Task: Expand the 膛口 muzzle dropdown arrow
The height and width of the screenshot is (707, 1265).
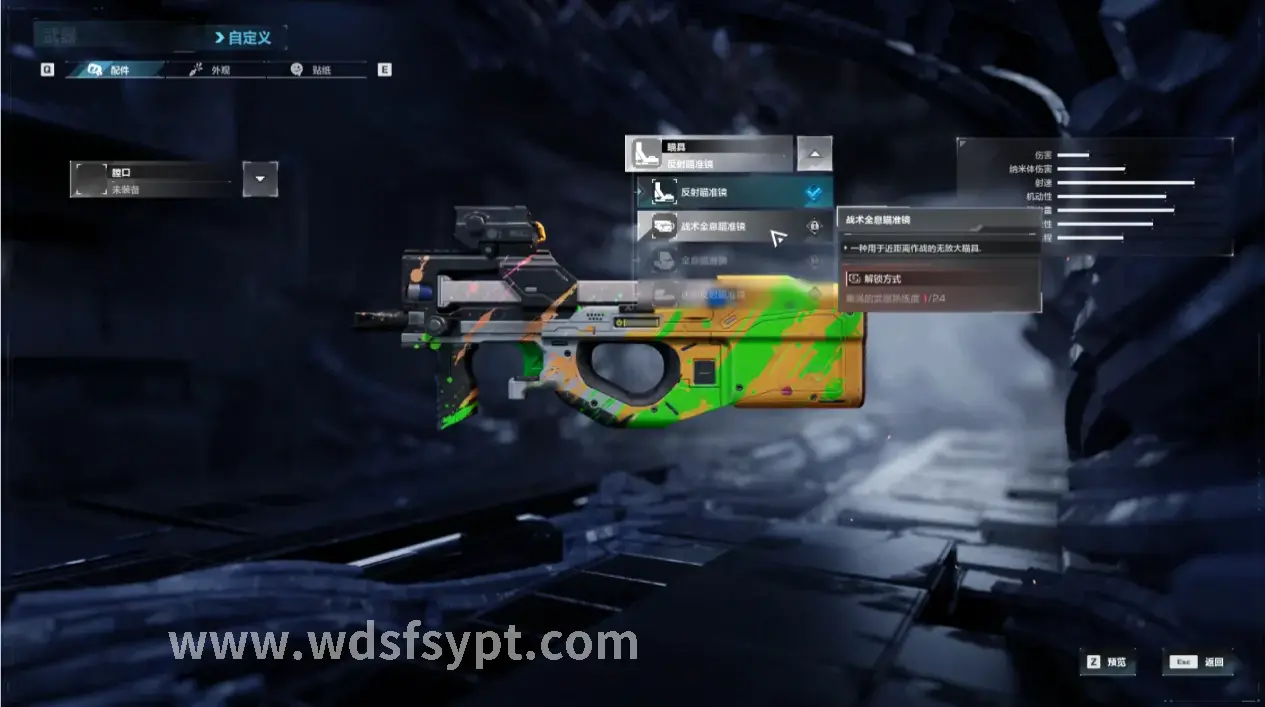Action: tap(260, 179)
